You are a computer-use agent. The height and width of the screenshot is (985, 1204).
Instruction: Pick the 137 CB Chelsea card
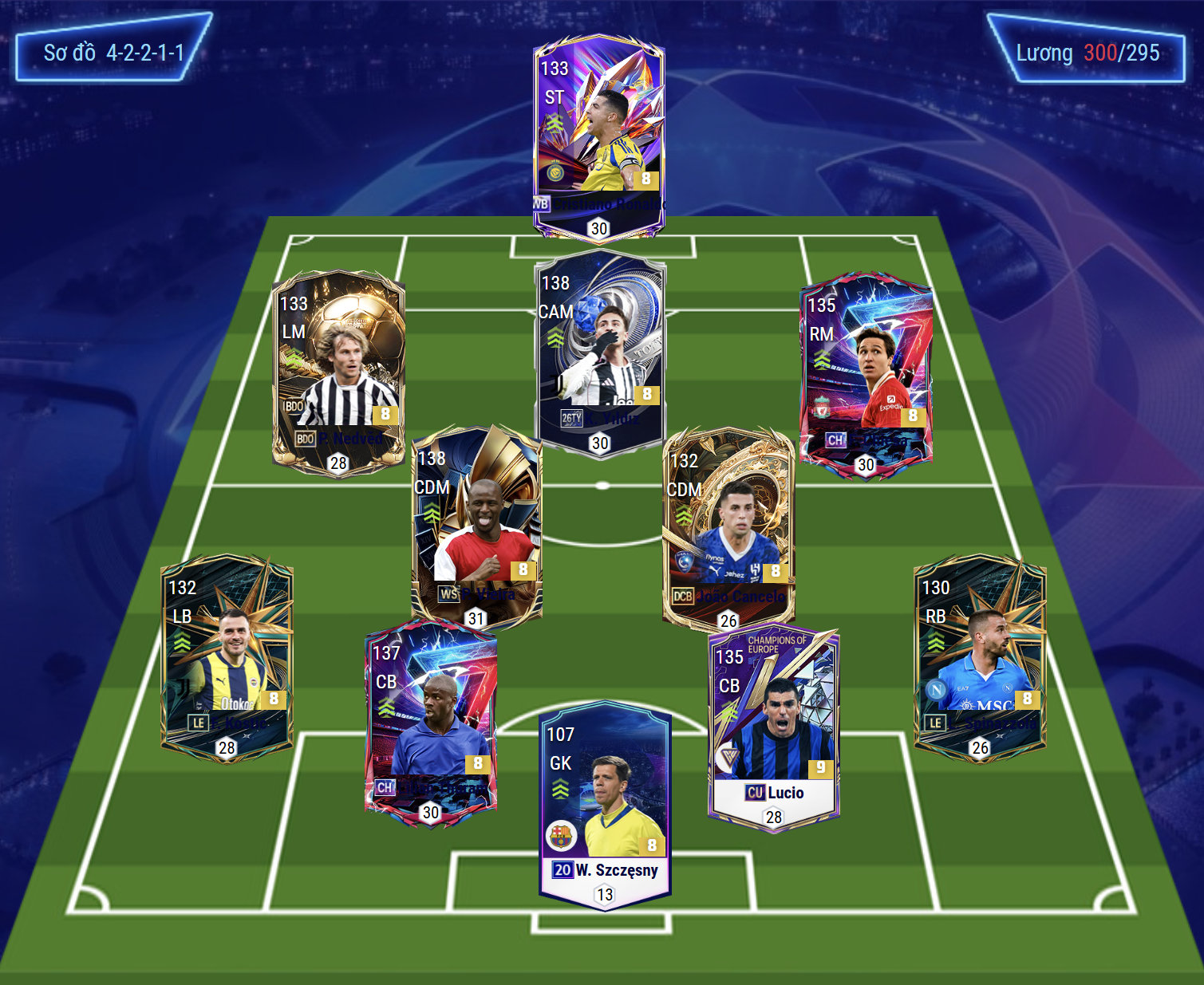coord(431,723)
